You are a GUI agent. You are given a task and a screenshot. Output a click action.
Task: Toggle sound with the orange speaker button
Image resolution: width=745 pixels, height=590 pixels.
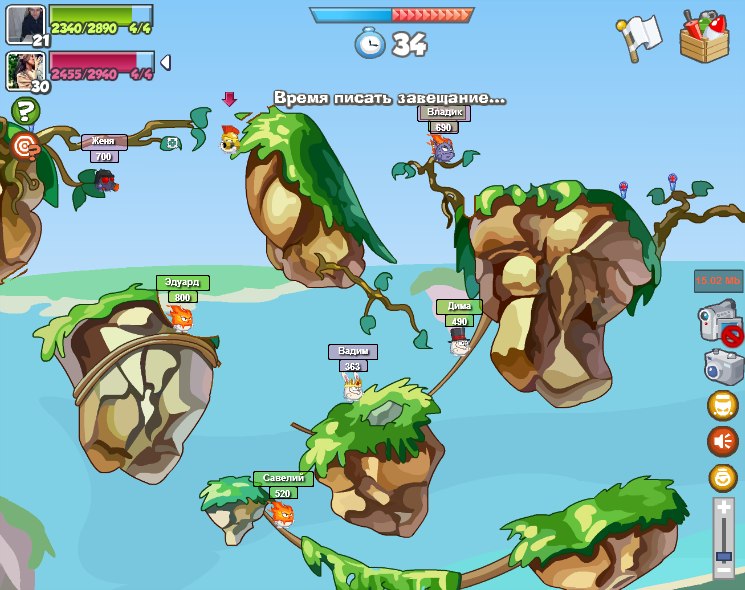[x=722, y=441]
